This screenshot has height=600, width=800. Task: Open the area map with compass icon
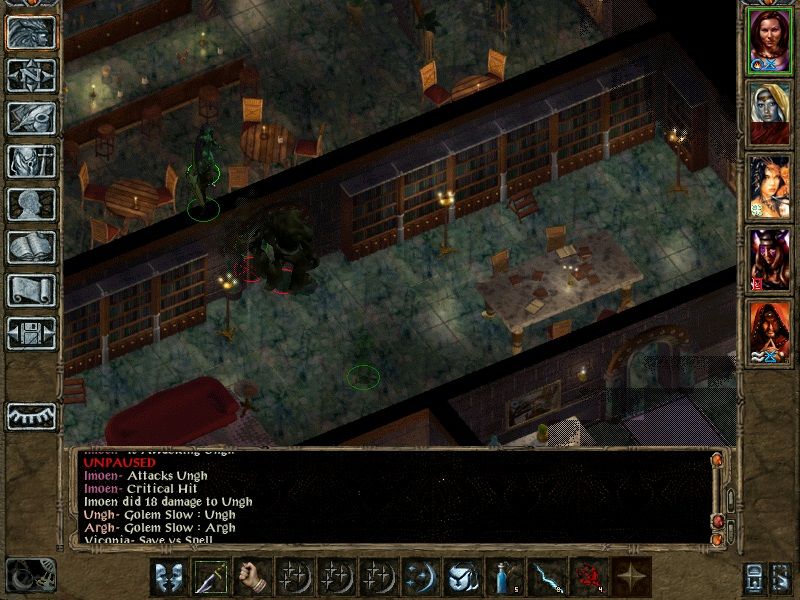(x=31, y=76)
